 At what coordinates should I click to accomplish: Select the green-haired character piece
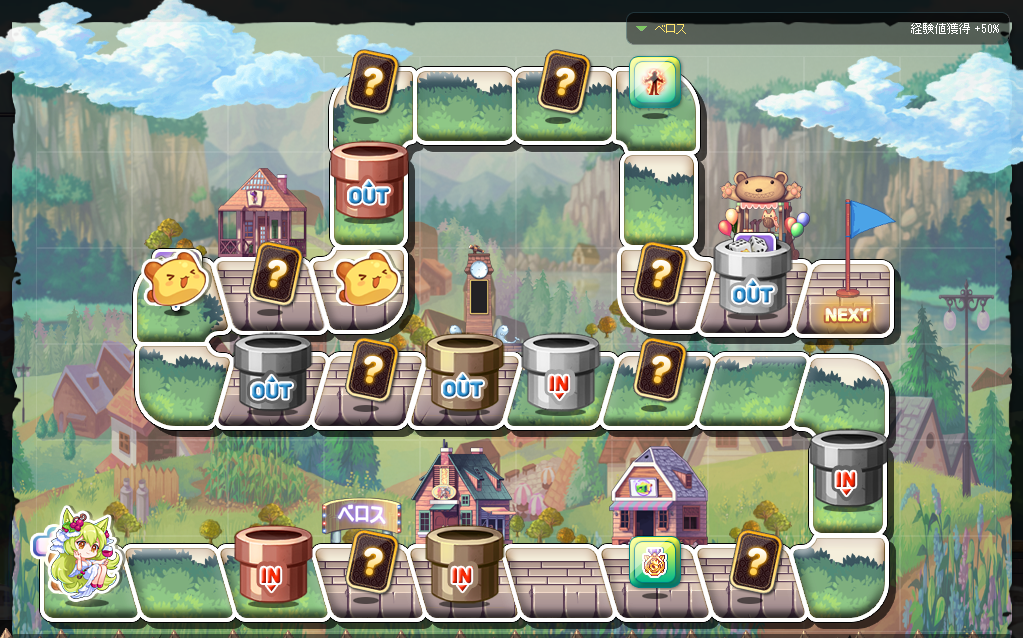(x=82, y=555)
